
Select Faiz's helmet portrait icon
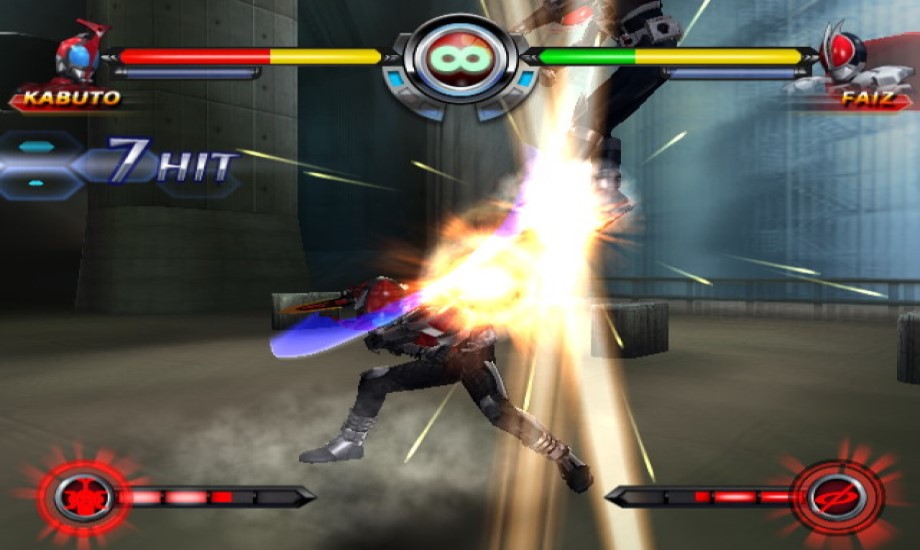coord(840,56)
